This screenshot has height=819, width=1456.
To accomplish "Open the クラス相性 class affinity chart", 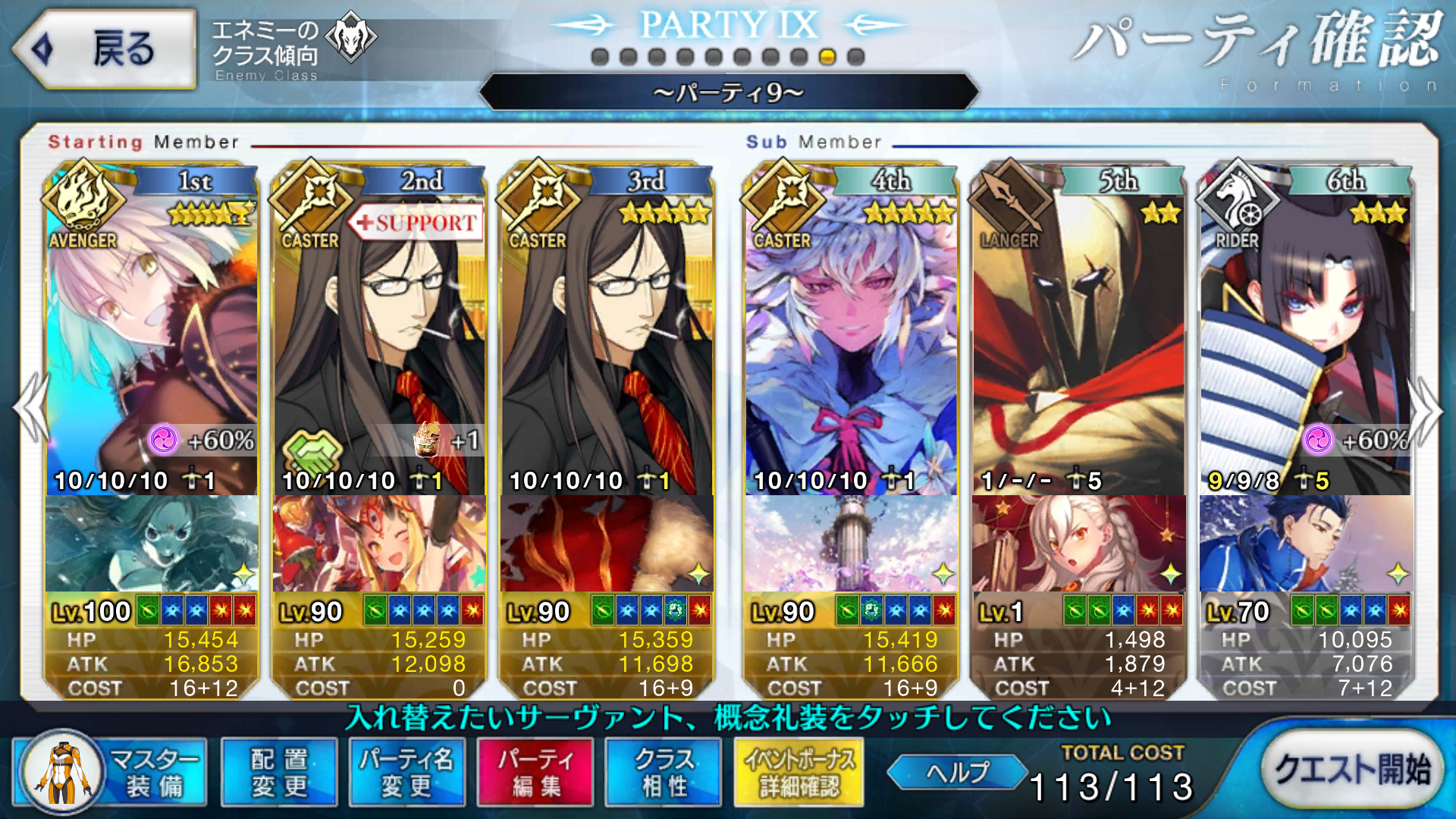I will pos(663,771).
